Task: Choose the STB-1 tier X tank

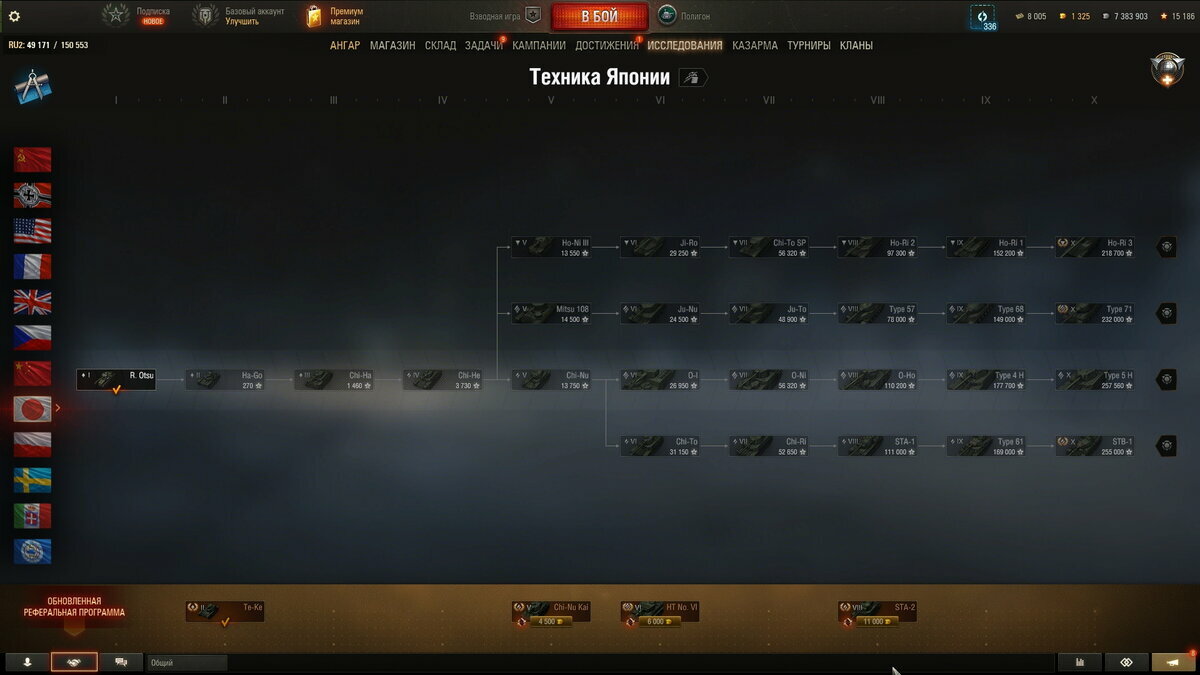Action: 1095,445
